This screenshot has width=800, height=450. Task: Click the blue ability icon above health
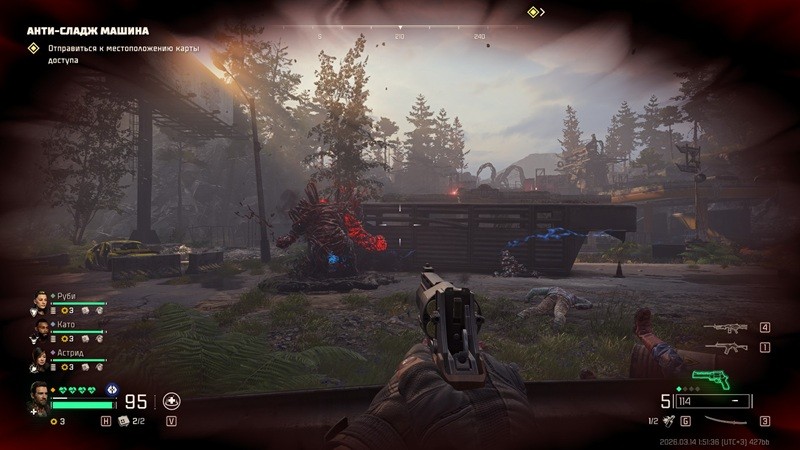click(x=112, y=389)
